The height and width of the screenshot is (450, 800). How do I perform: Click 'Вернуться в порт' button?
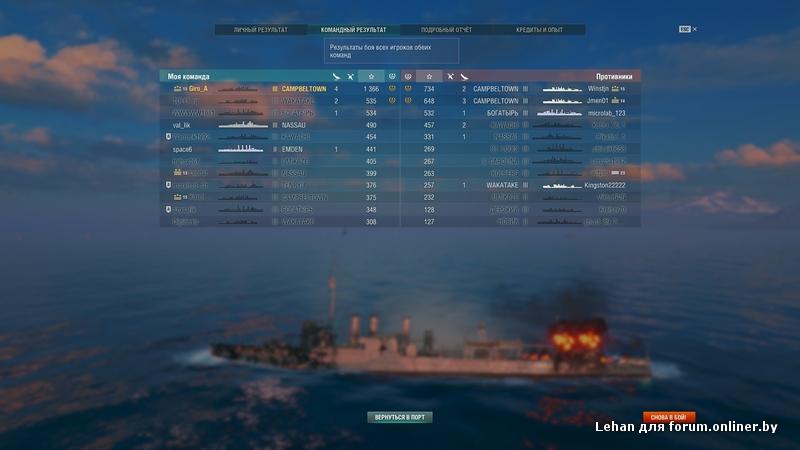400,416
